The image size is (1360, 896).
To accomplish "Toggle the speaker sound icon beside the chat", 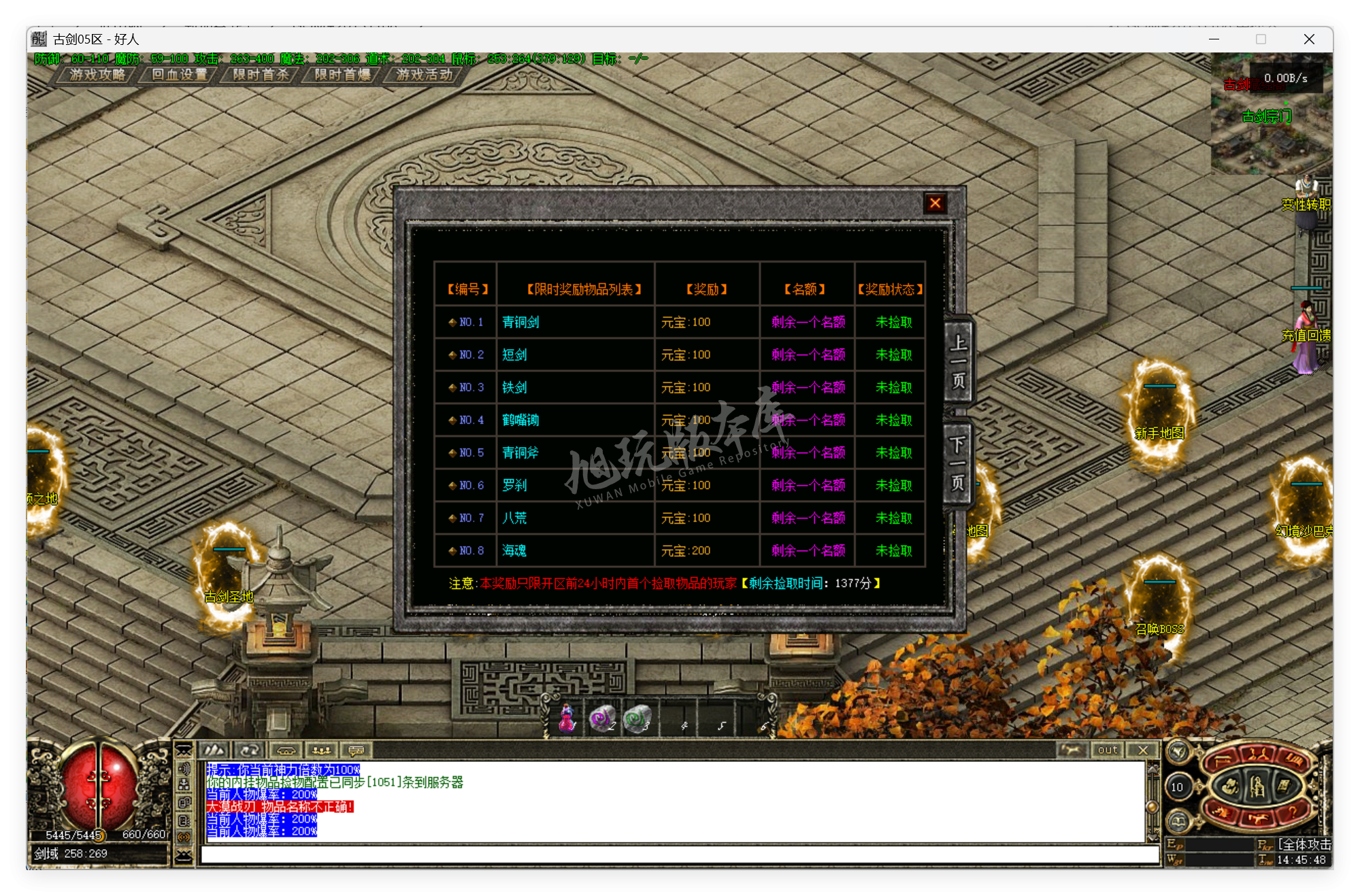I will 184,769.
